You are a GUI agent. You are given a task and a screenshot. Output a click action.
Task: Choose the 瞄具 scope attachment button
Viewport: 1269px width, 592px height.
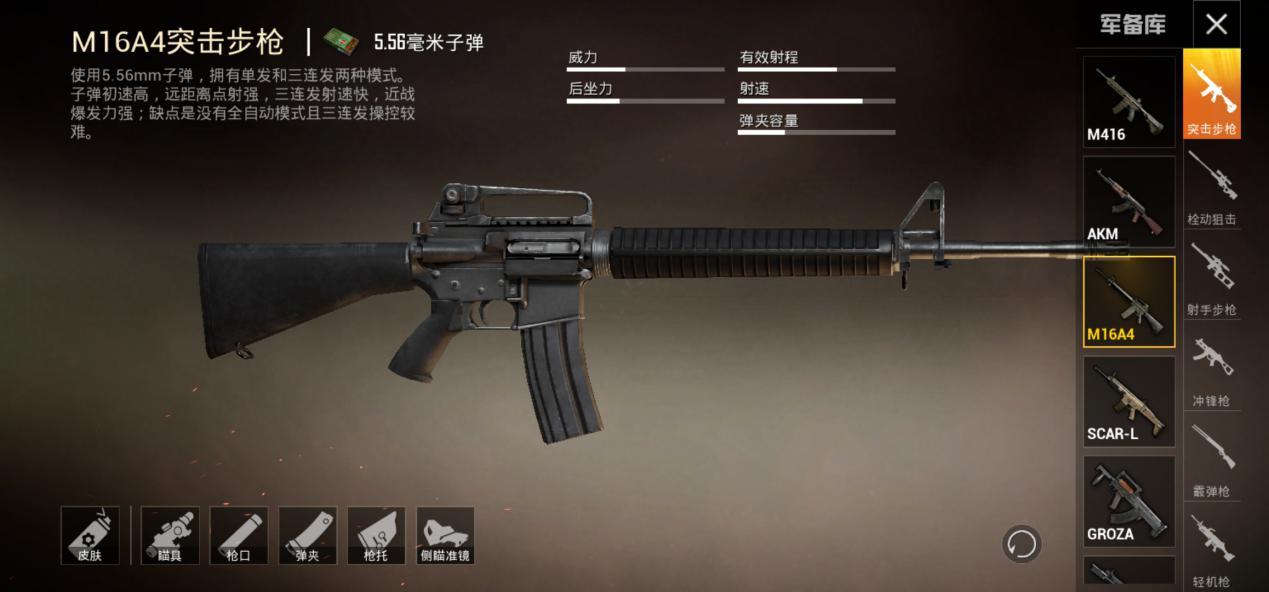170,535
